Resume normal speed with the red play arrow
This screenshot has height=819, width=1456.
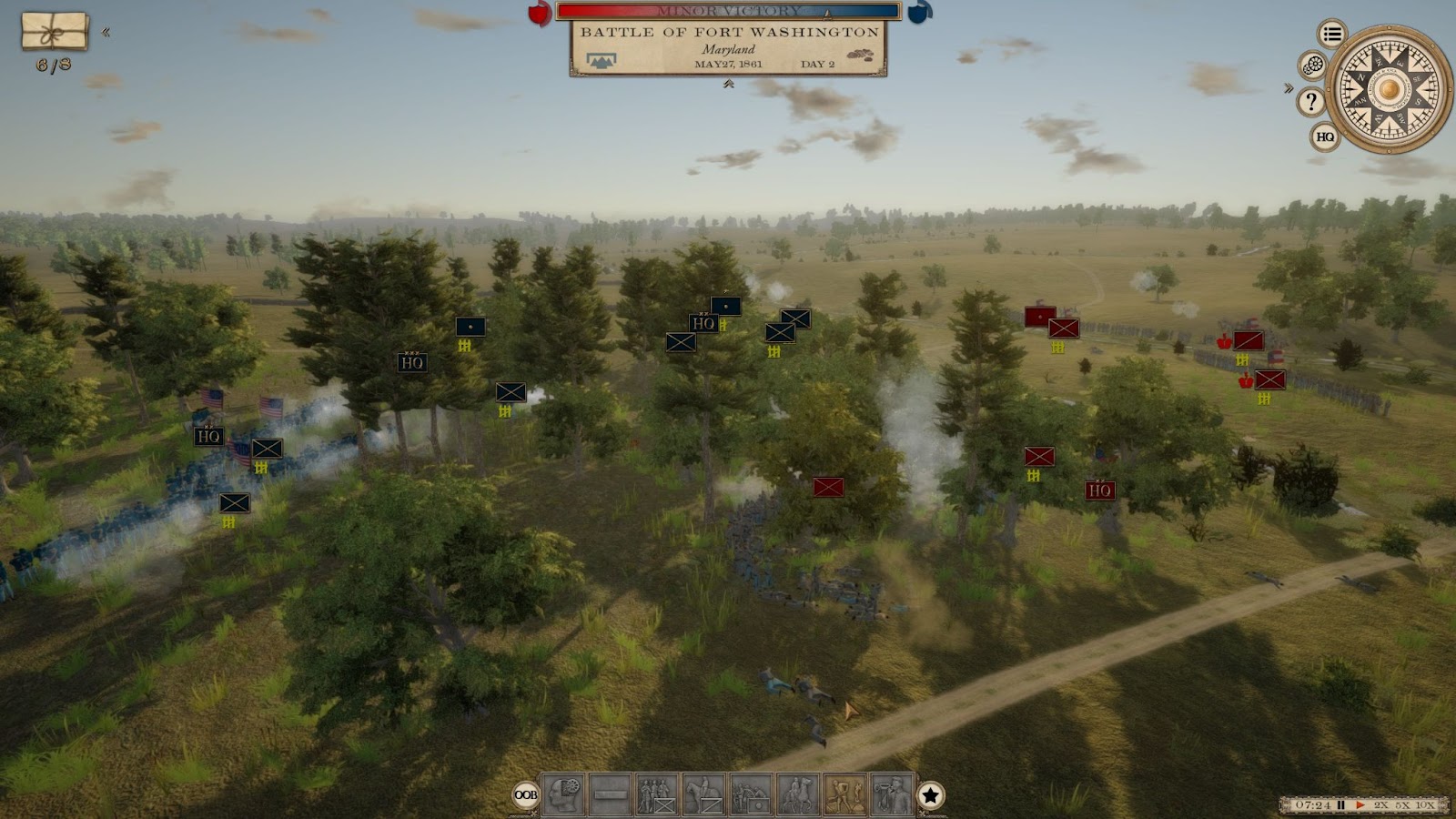pyautogui.click(x=1360, y=805)
